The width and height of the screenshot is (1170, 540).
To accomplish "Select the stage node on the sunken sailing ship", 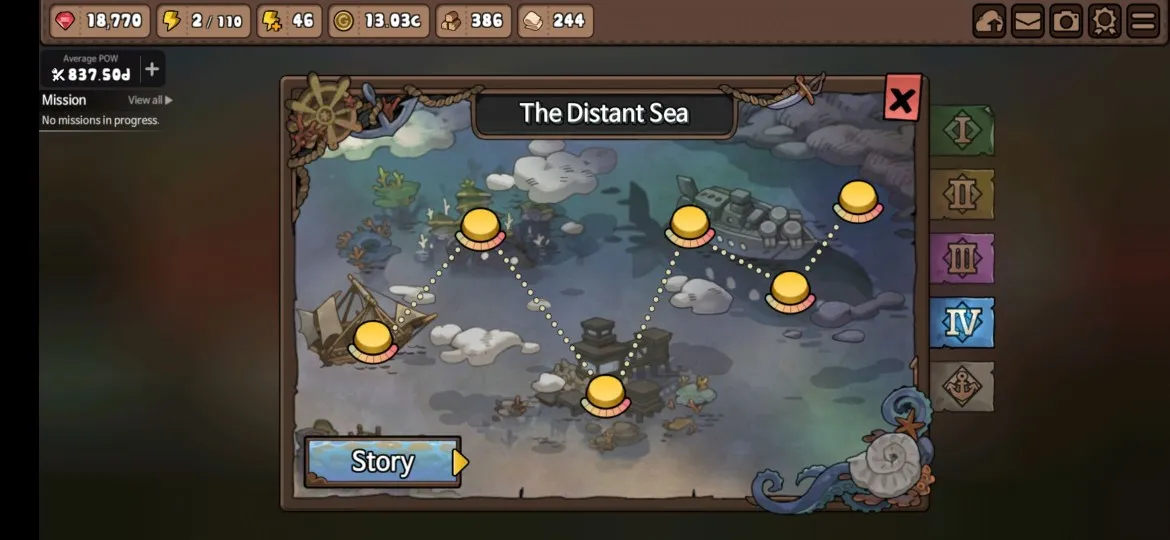I will [x=373, y=340].
